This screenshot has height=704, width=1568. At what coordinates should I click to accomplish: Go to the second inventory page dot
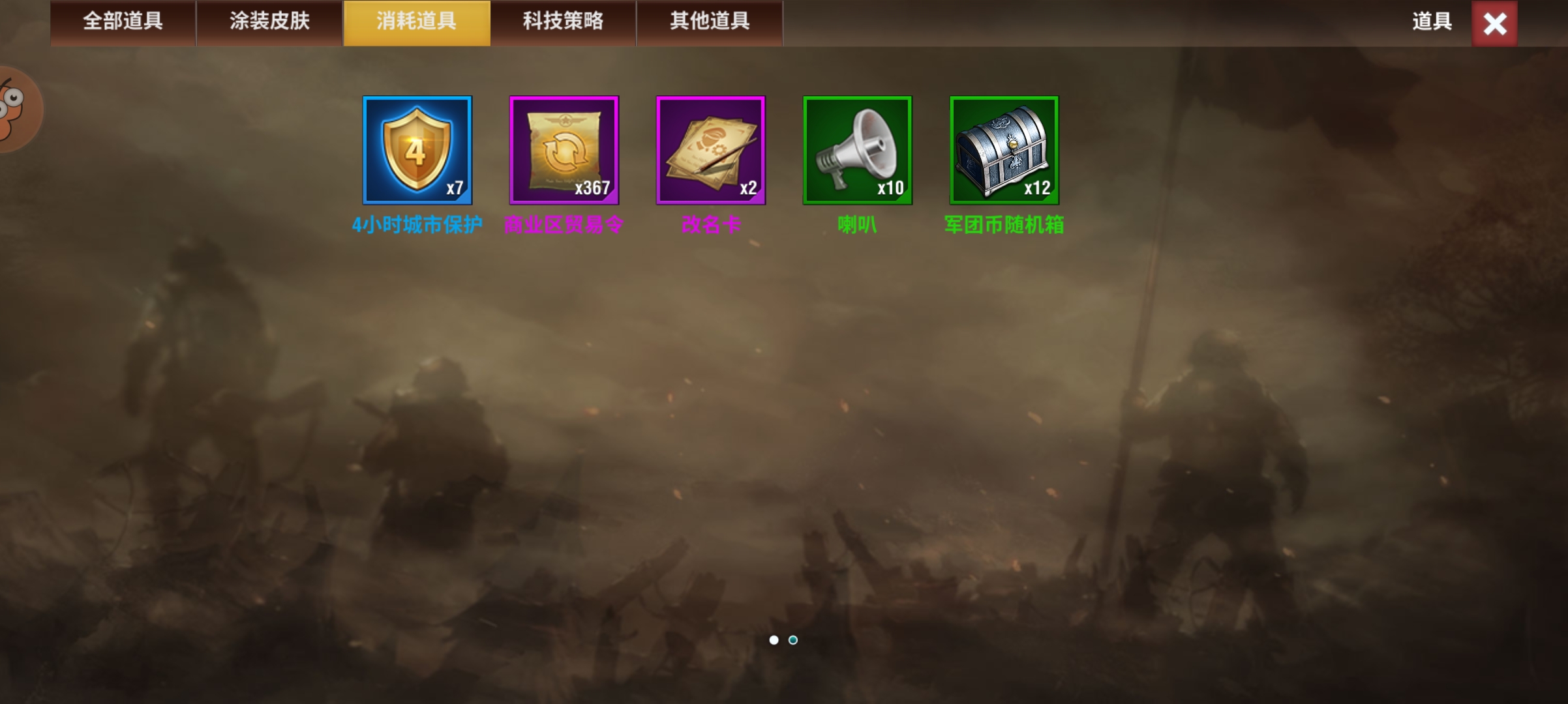[793, 641]
